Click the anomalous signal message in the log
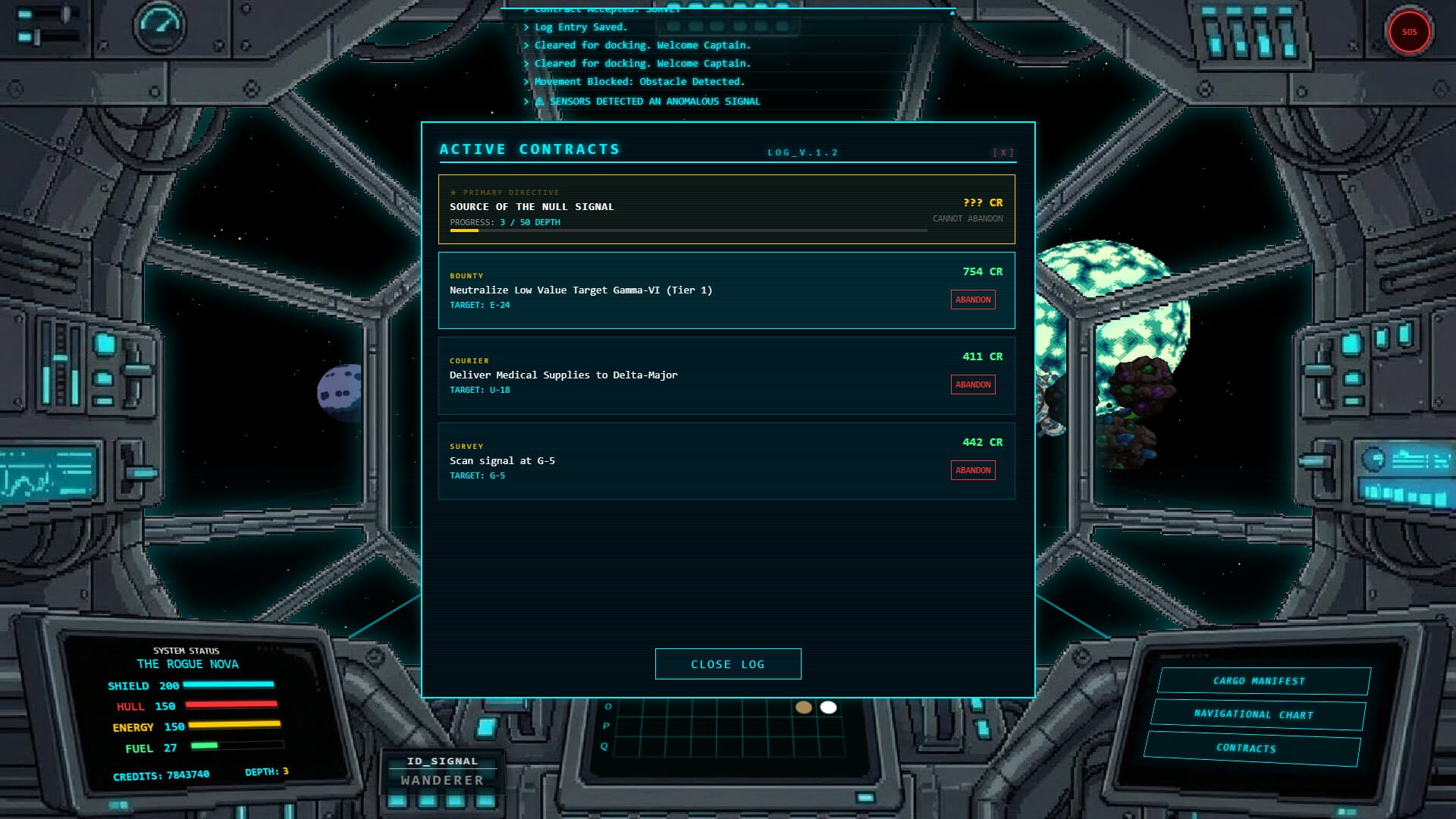 pyautogui.click(x=645, y=101)
